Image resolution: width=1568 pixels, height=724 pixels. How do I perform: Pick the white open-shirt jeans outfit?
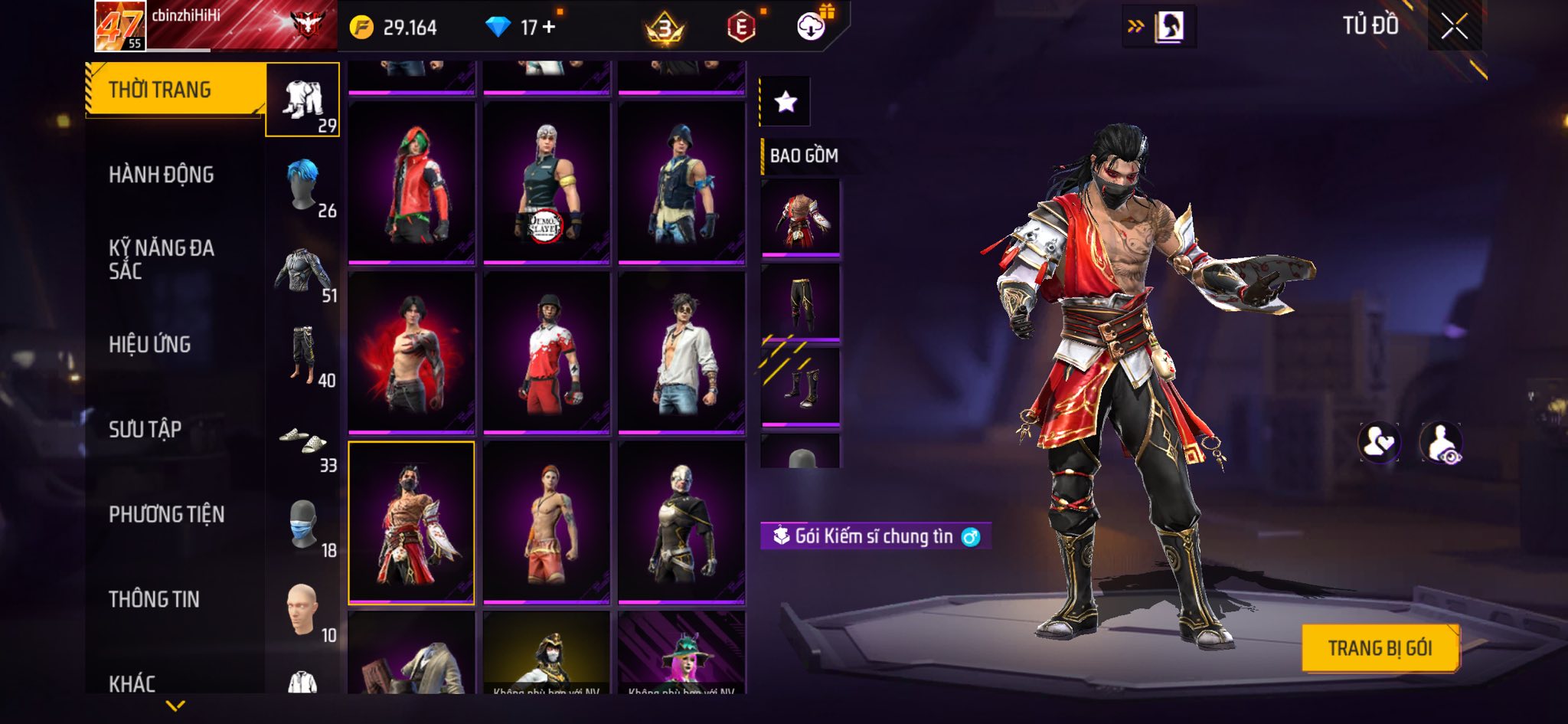coord(681,353)
